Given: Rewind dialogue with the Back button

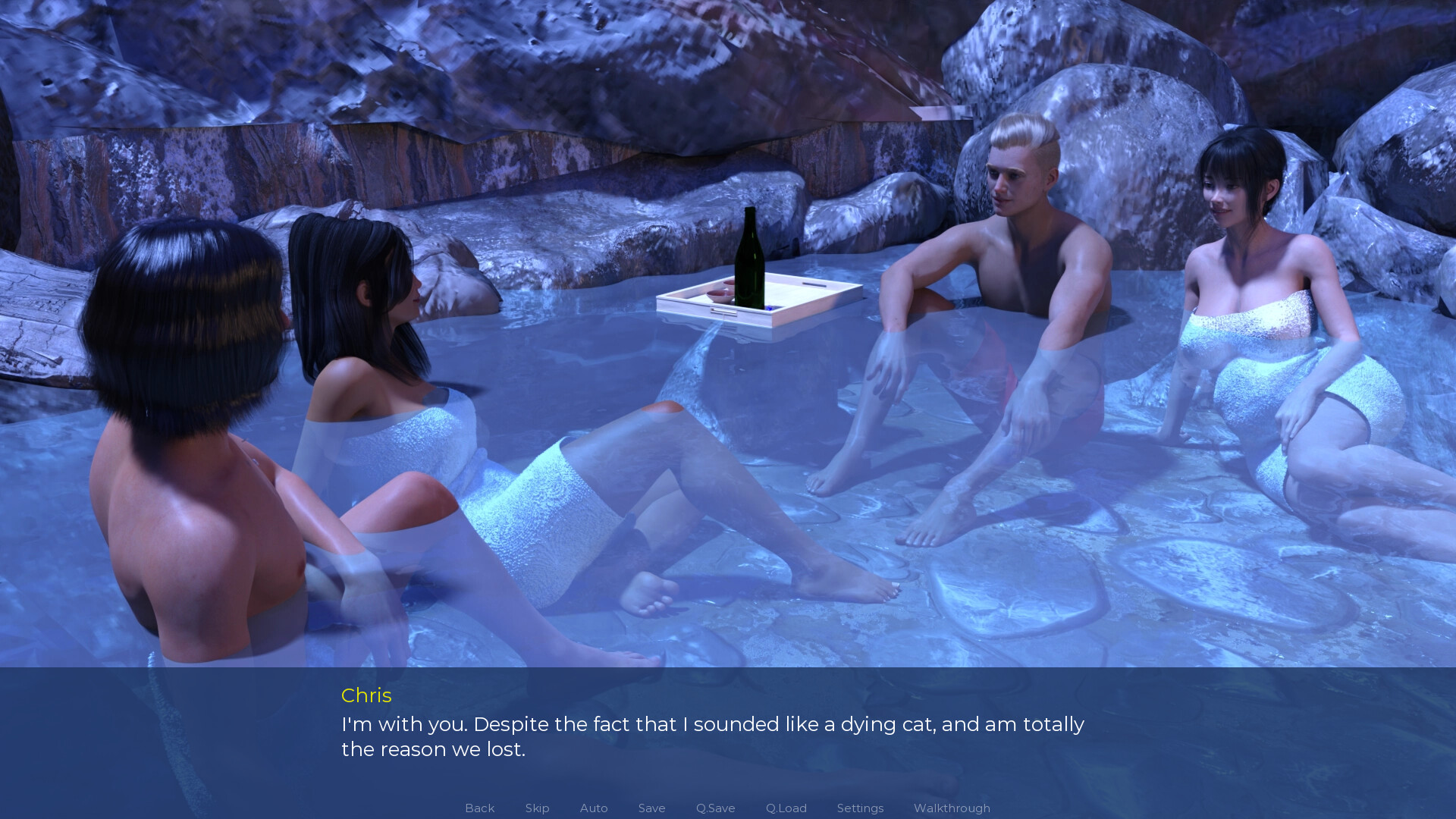Looking at the screenshot, I should pyautogui.click(x=479, y=808).
